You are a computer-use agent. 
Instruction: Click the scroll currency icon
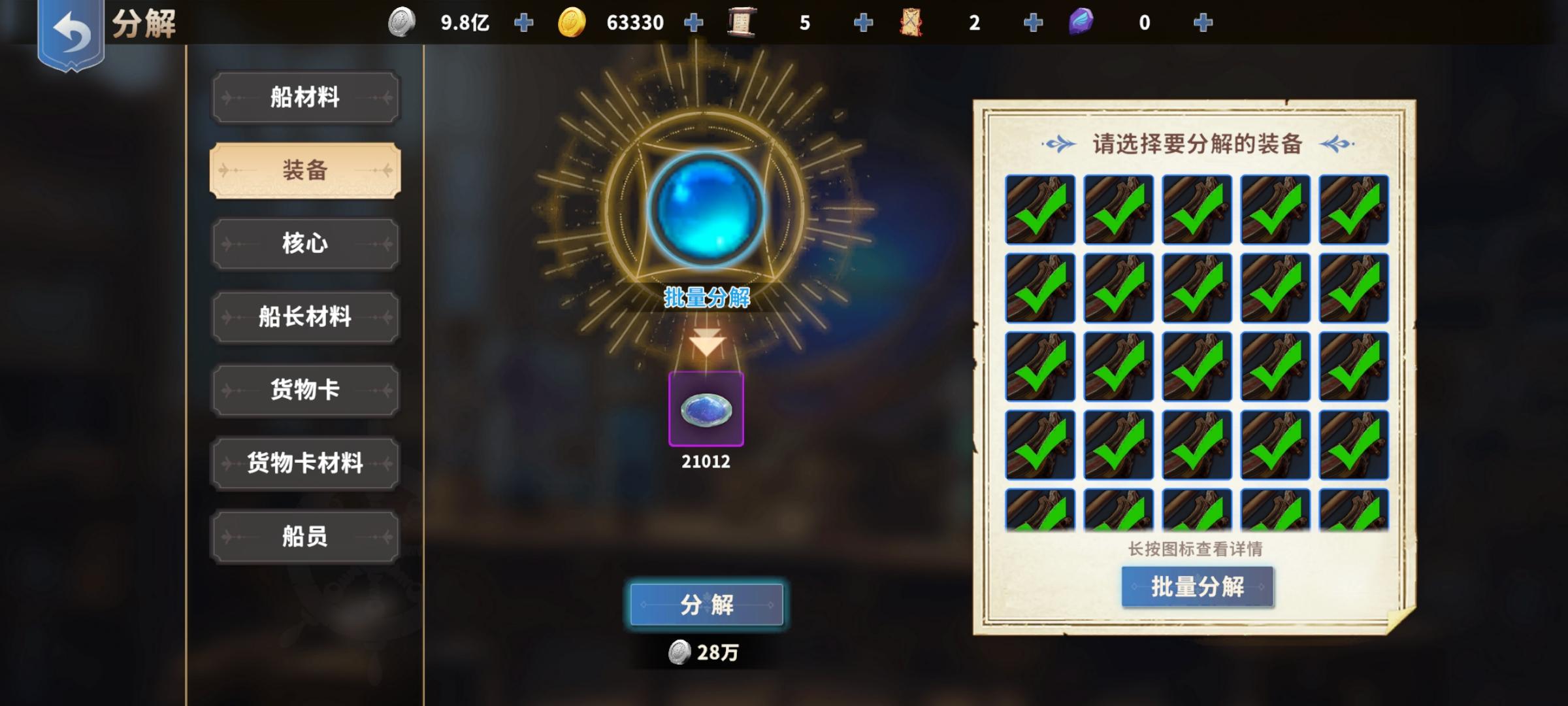[742, 22]
